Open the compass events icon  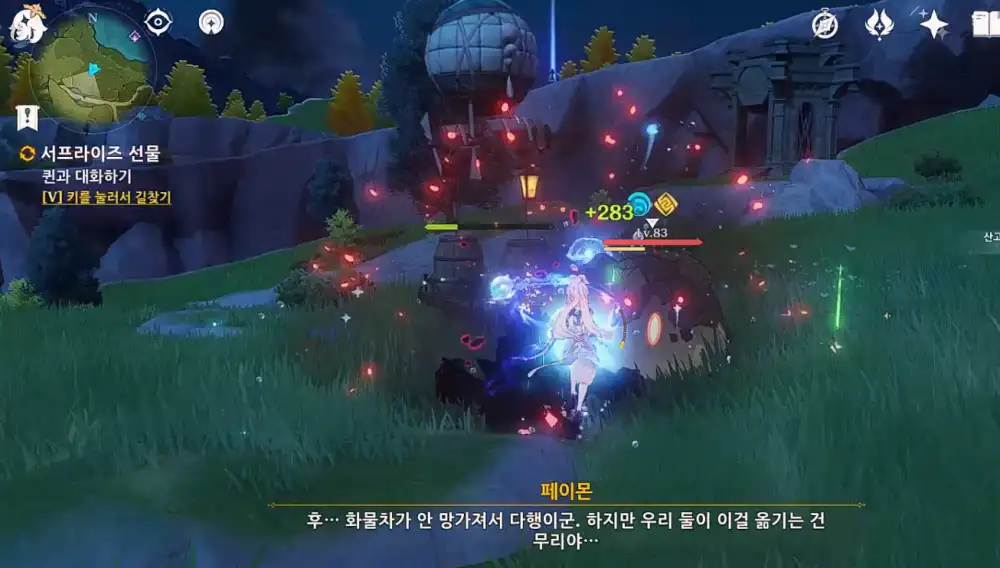825,25
